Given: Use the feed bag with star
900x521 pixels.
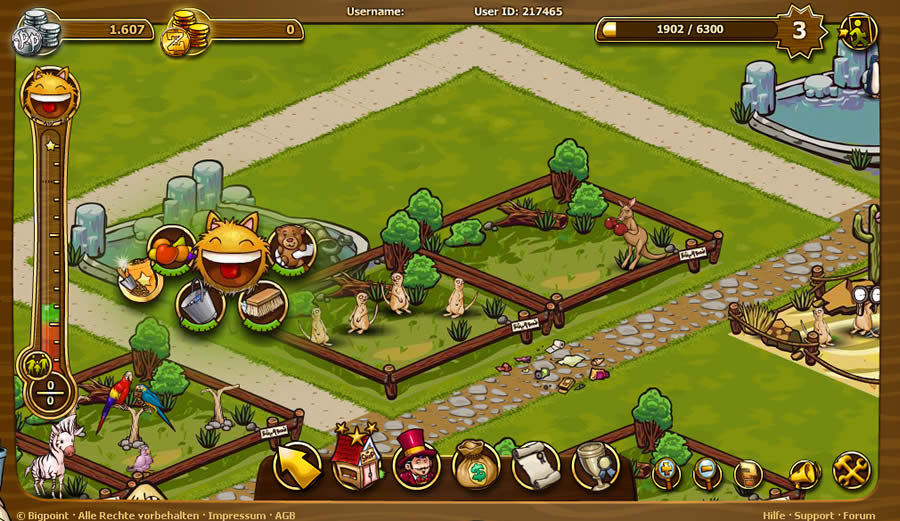Looking at the screenshot, I should click(139, 280).
